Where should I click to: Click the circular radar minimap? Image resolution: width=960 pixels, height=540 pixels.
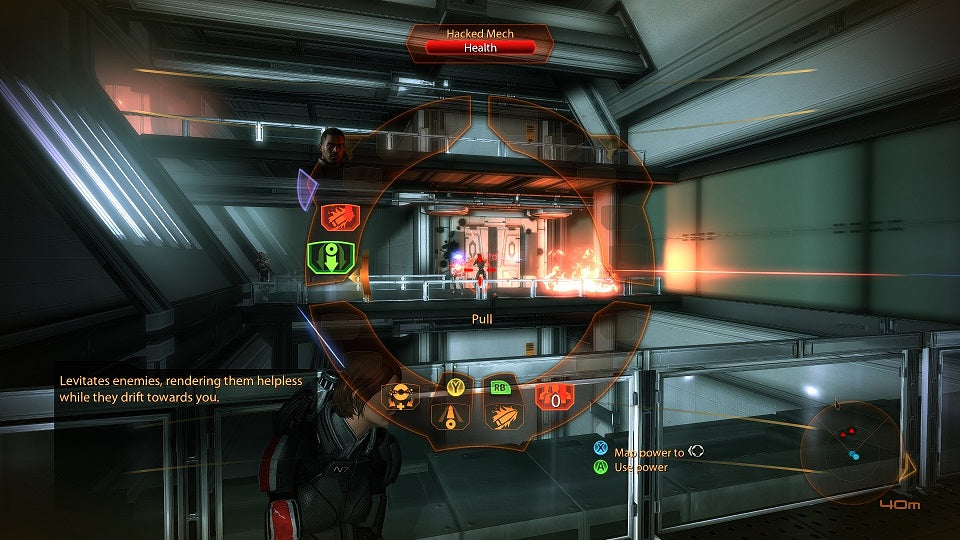click(848, 443)
